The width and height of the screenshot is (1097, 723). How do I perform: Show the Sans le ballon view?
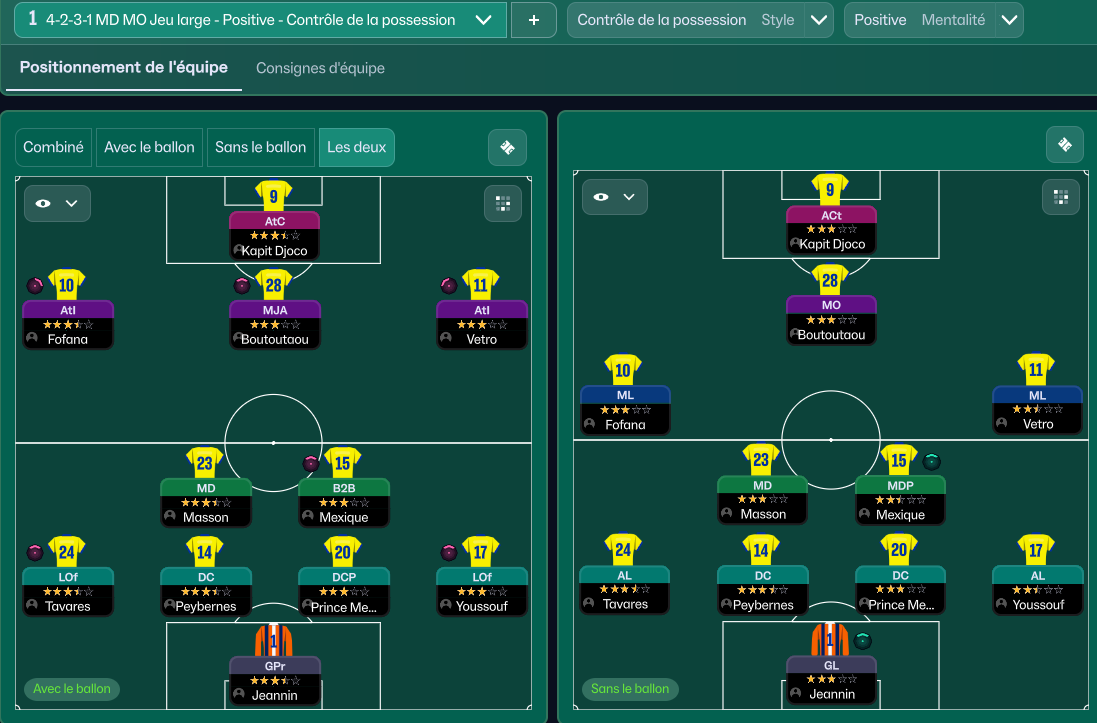[x=260, y=147]
